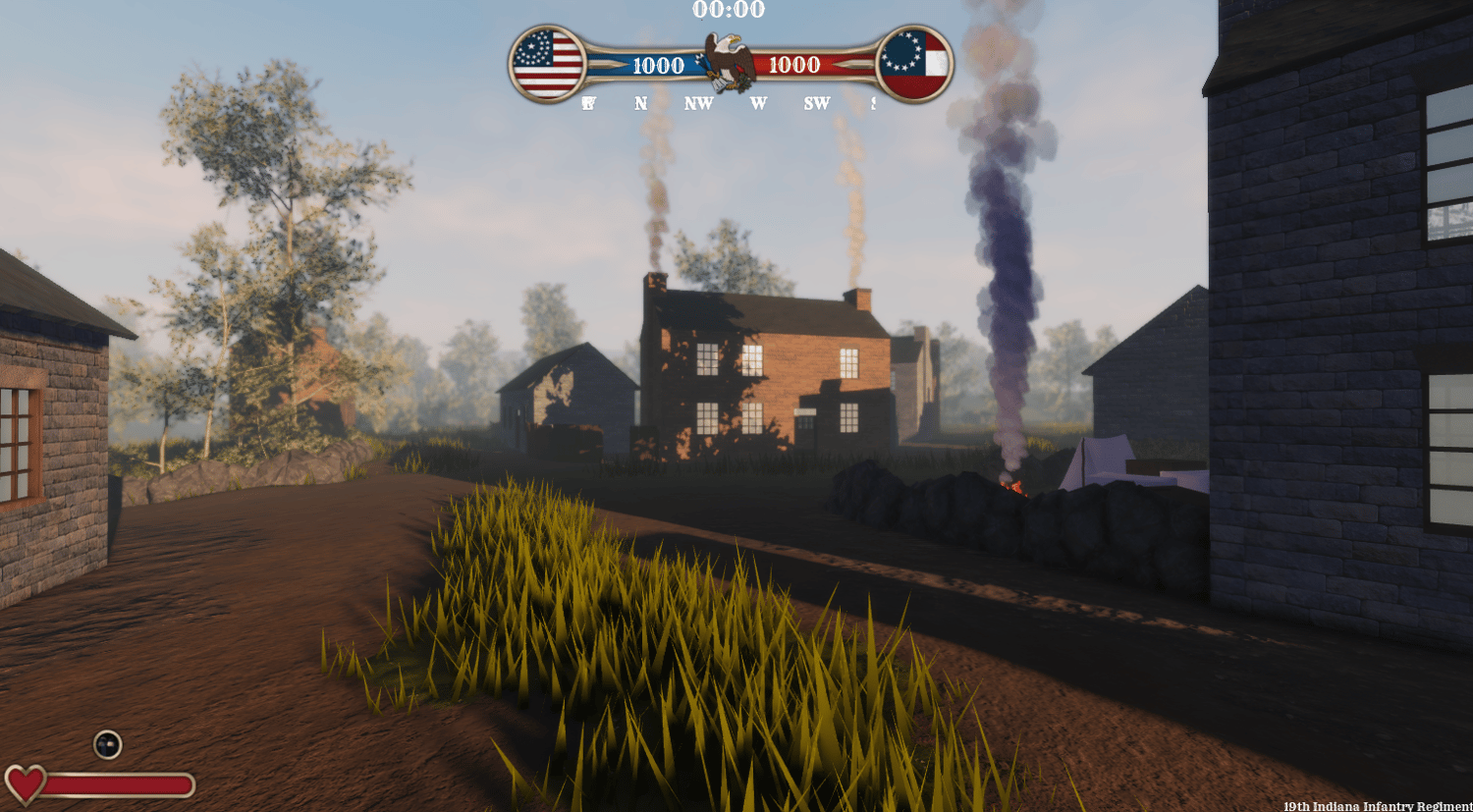
Task: Click the eagle crest between the scores
Action: 728,62
